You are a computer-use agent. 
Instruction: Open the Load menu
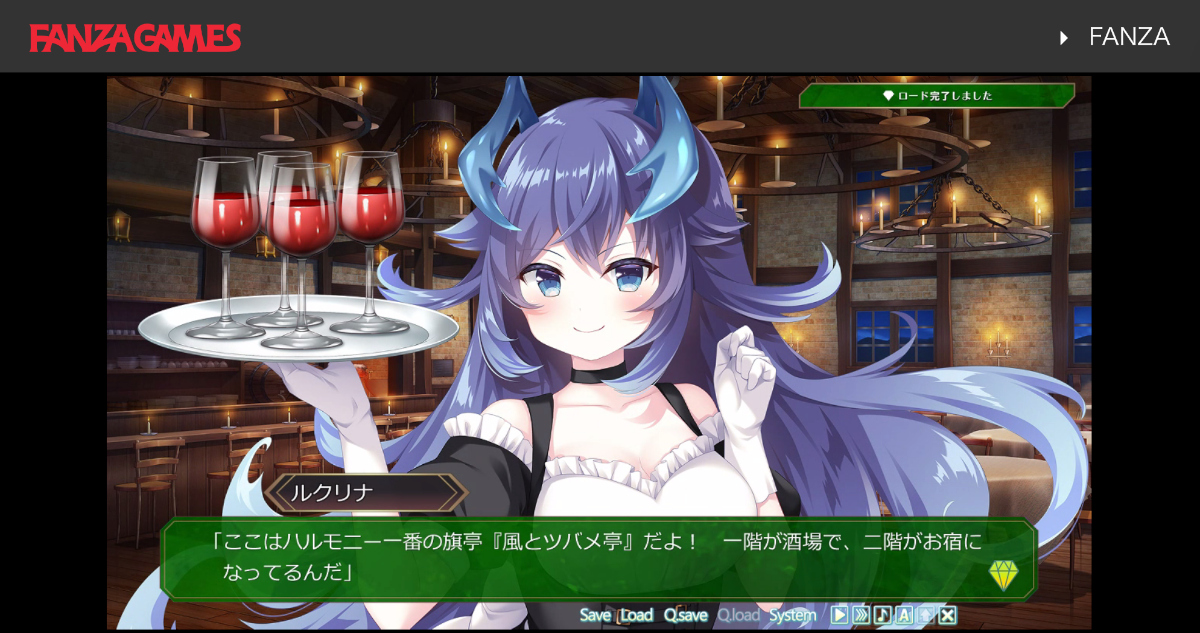(636, 615)
